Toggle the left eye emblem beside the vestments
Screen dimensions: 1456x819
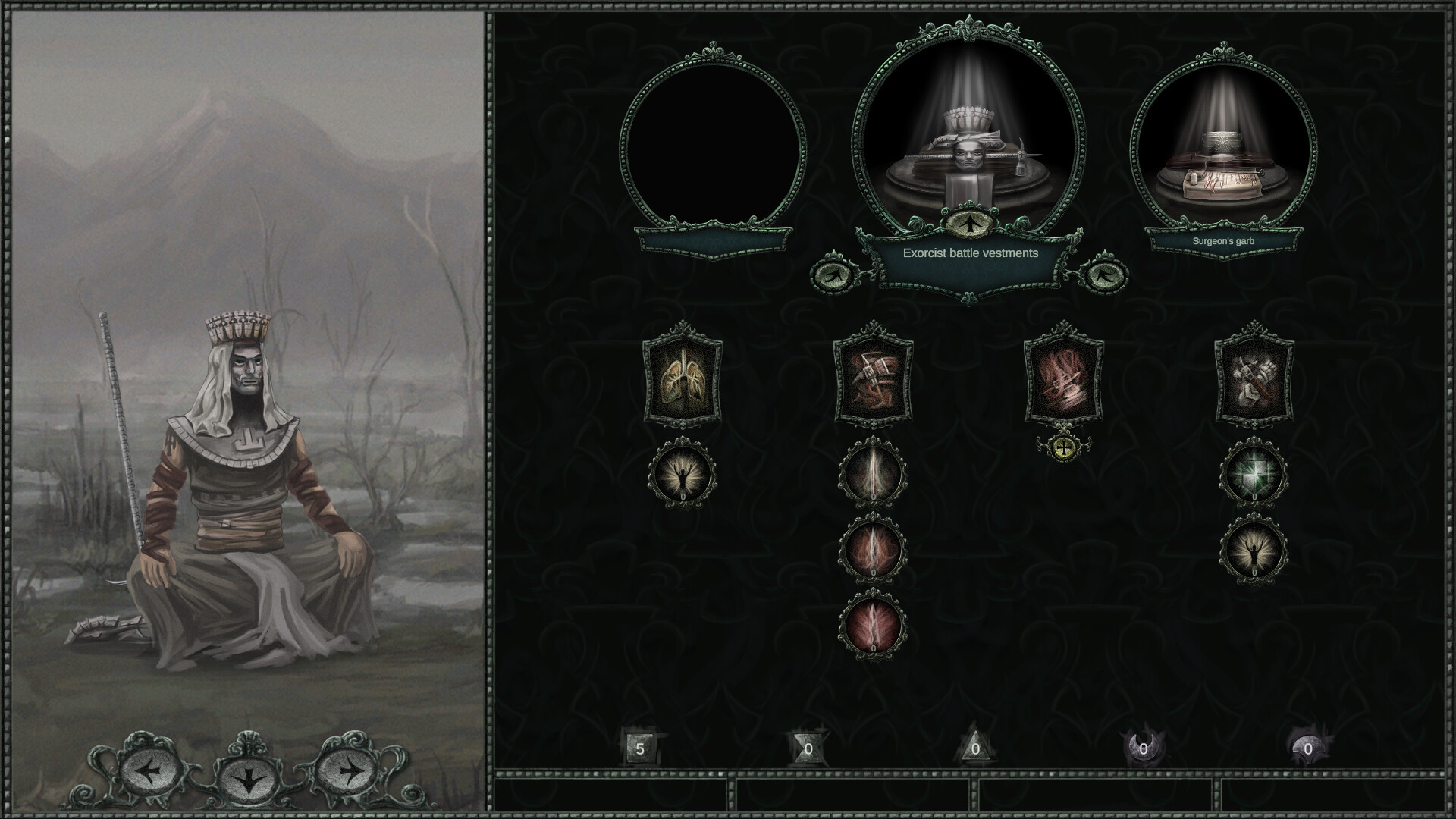(833, 275)
